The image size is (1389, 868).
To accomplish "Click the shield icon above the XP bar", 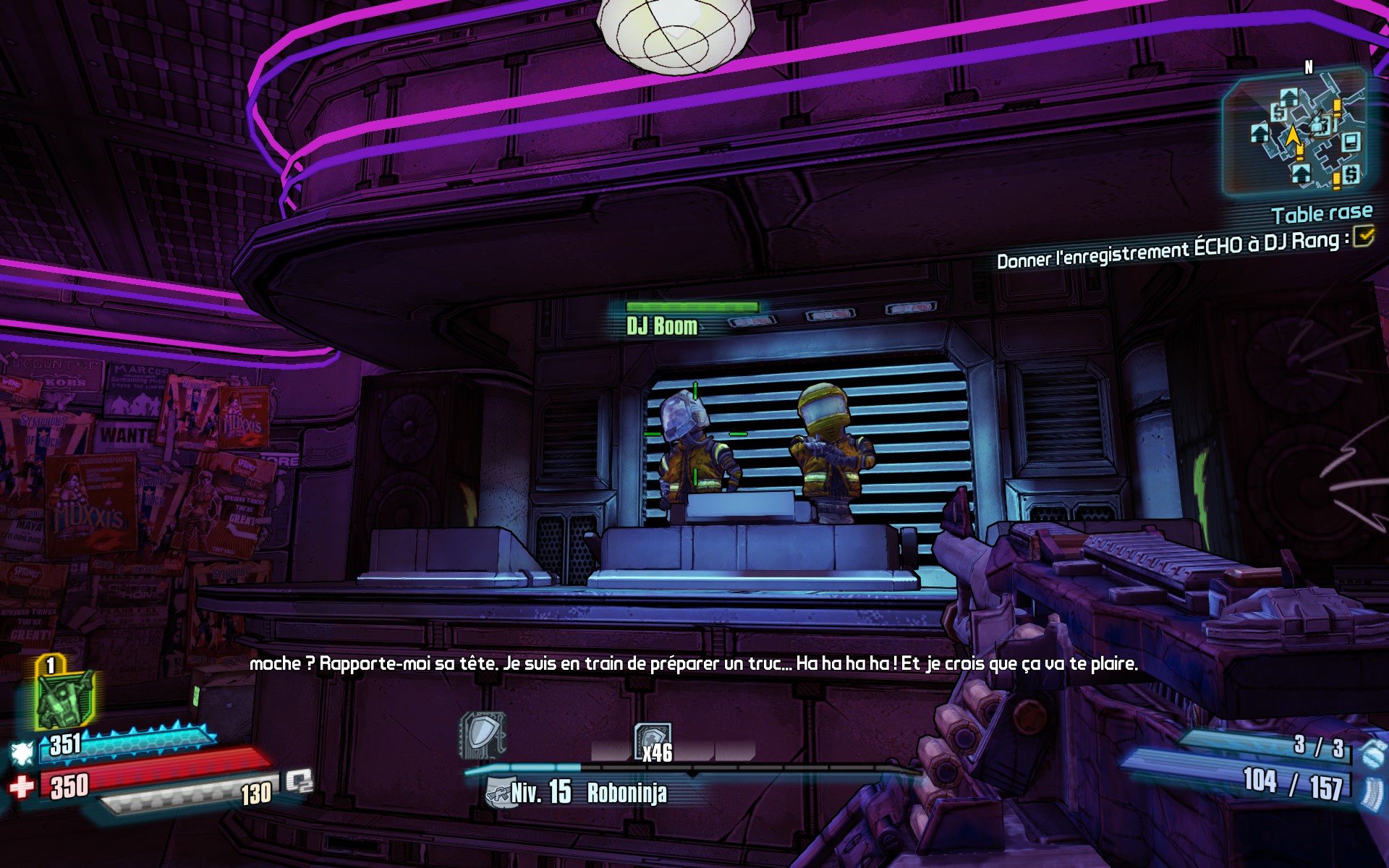I will [x=482, y=735].
